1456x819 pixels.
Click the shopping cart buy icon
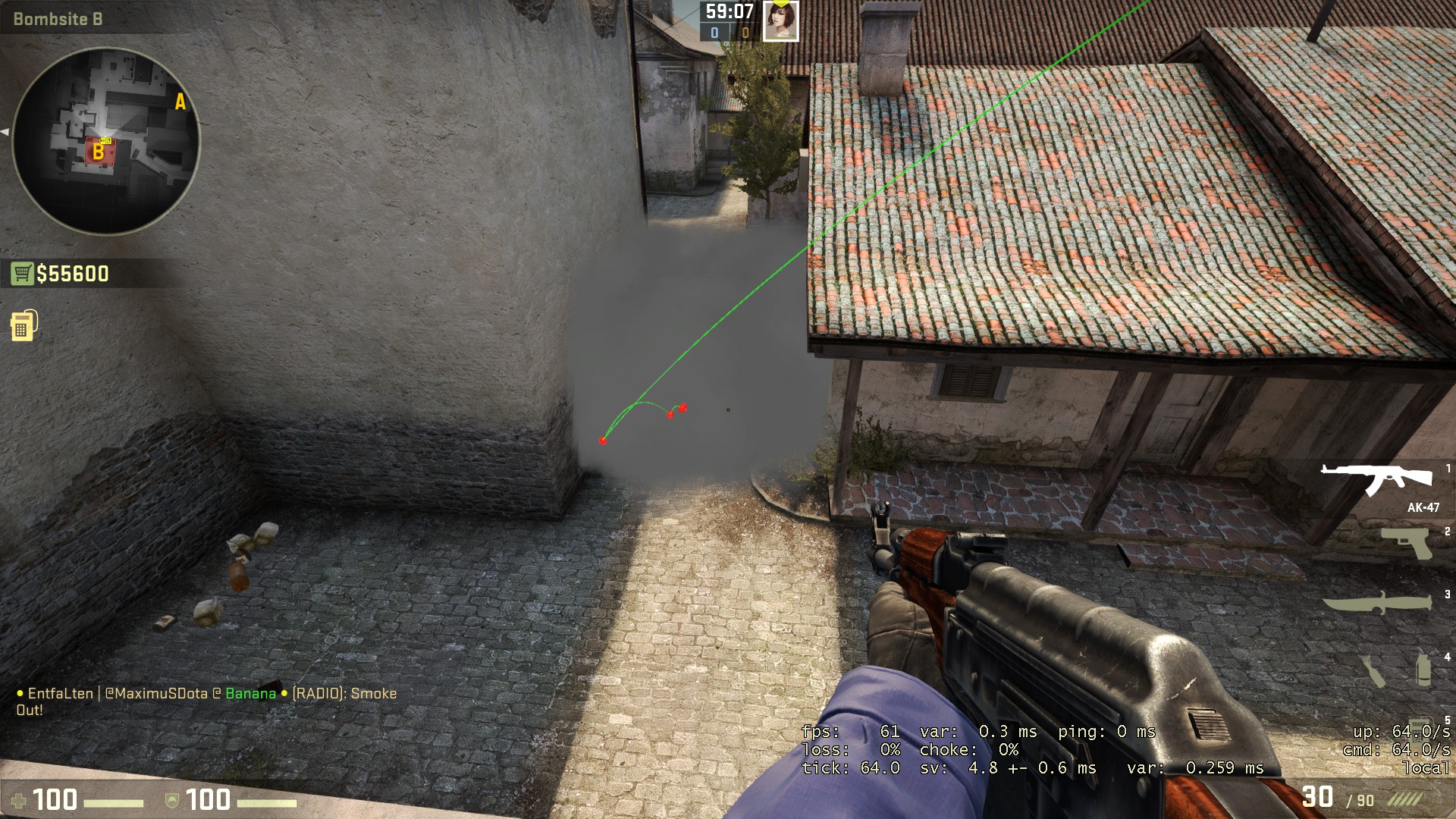pos(22,274)
